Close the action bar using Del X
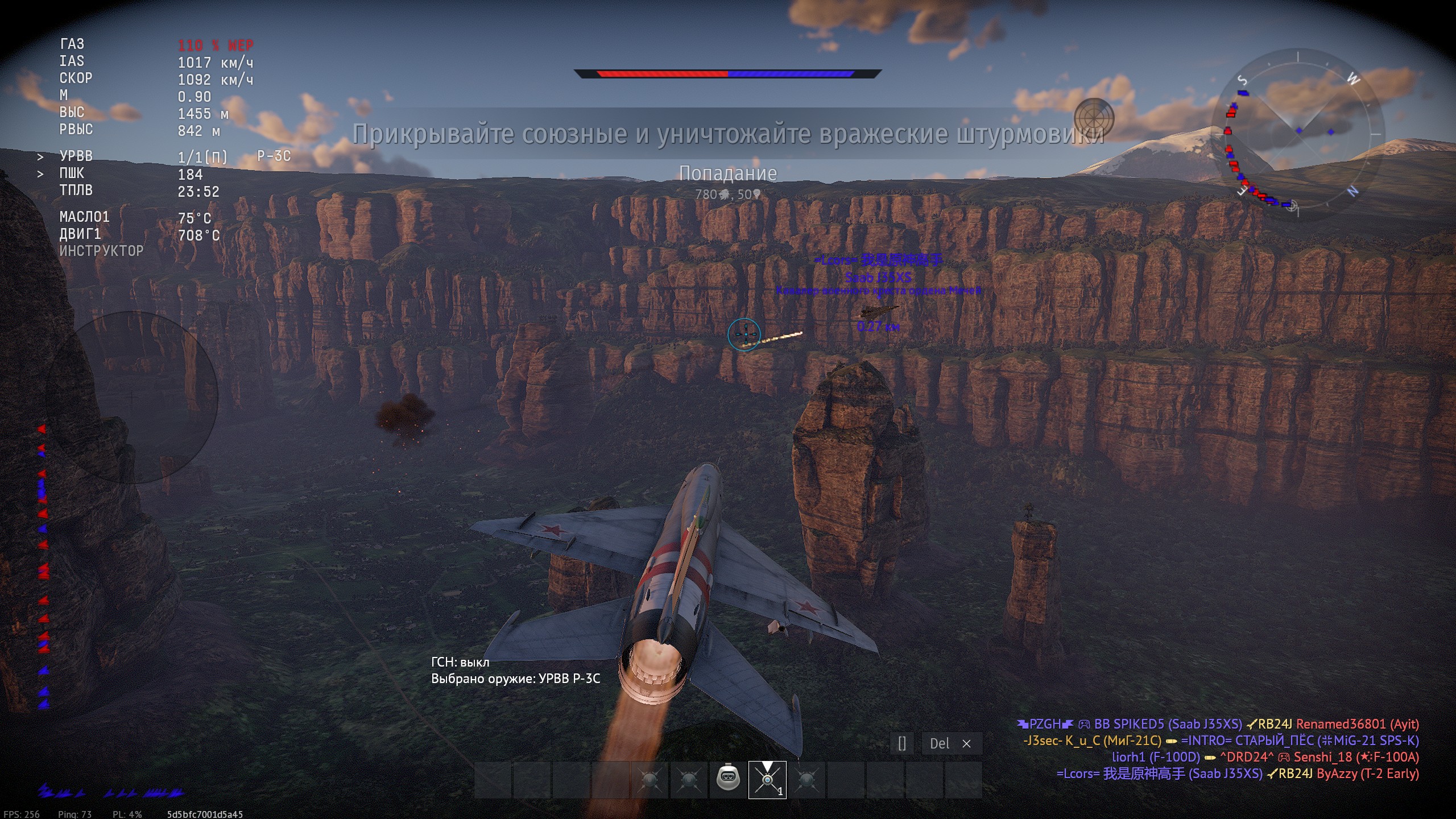1456x819 pixels. point(951,743)
